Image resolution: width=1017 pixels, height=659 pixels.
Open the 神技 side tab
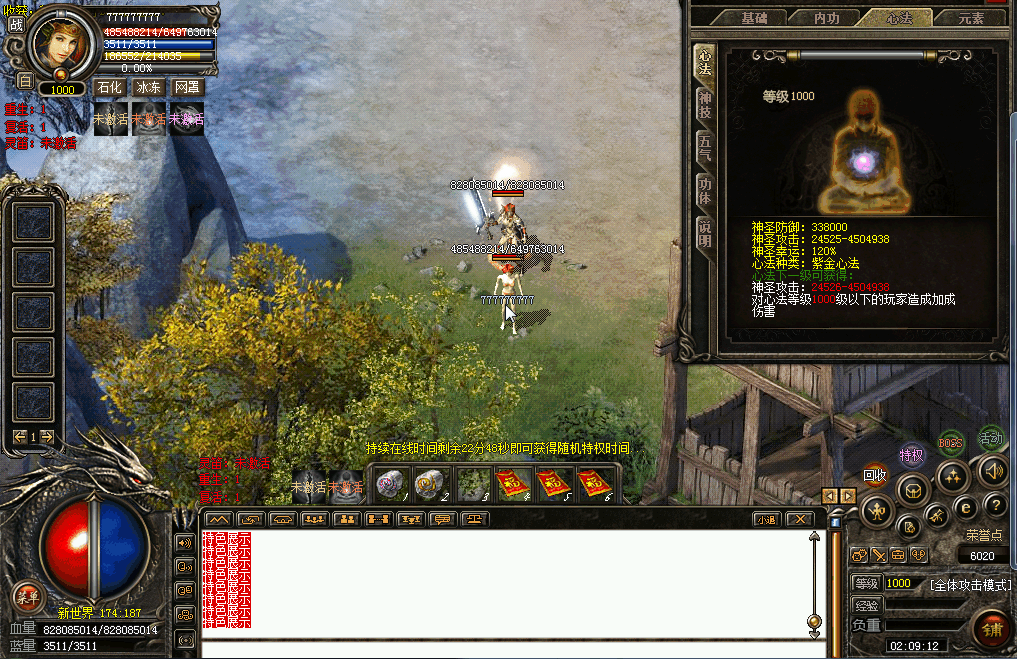coord(705,105)
